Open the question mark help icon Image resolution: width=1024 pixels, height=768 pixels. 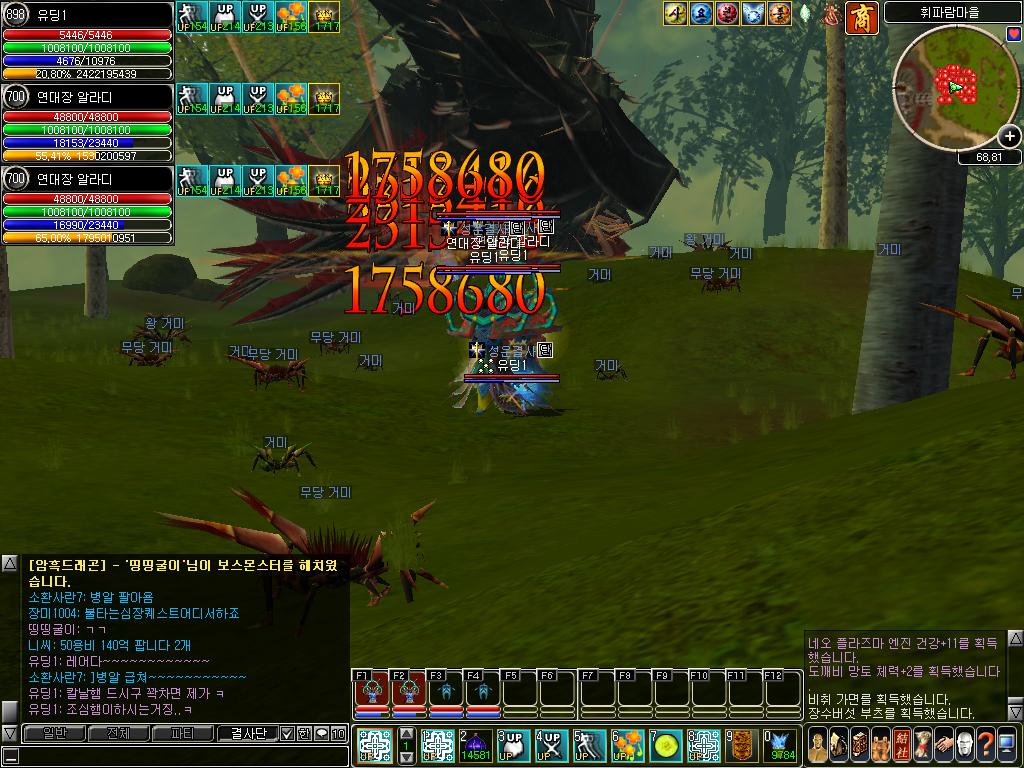(986, 744)
